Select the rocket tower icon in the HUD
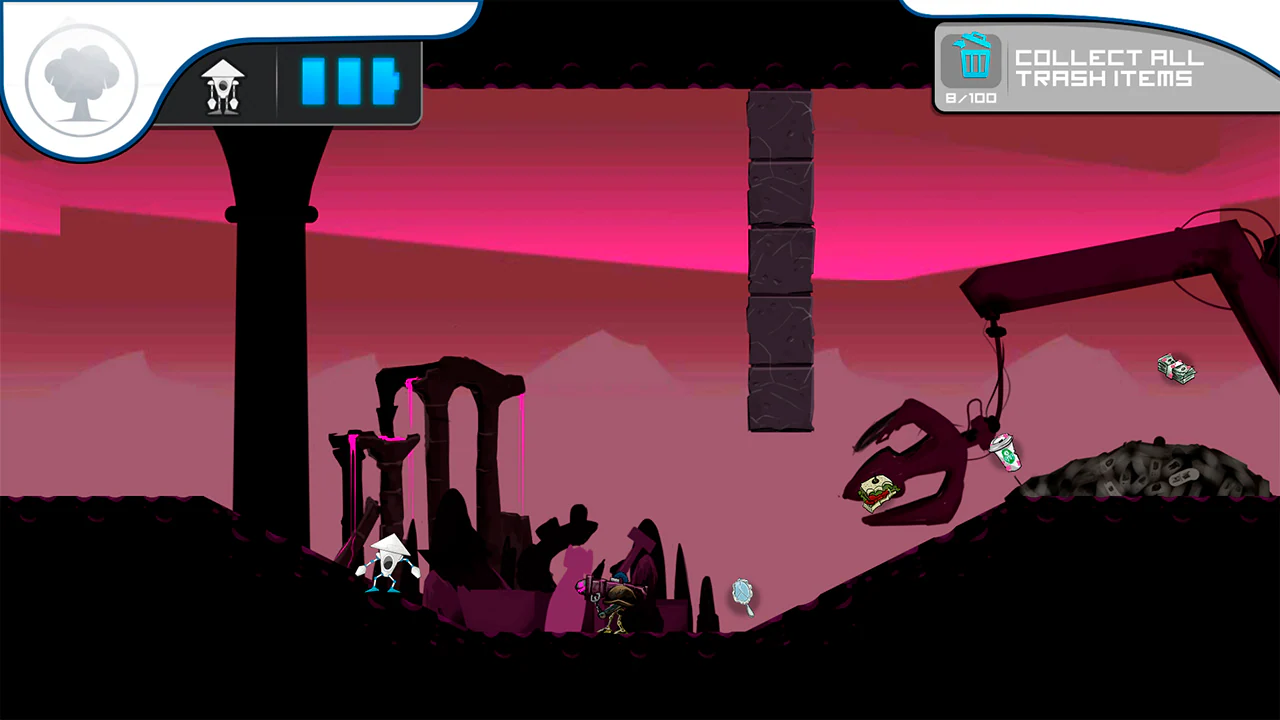Viewport: 1280px width, 720px height. pyautogui.click(x=222, y=84)
